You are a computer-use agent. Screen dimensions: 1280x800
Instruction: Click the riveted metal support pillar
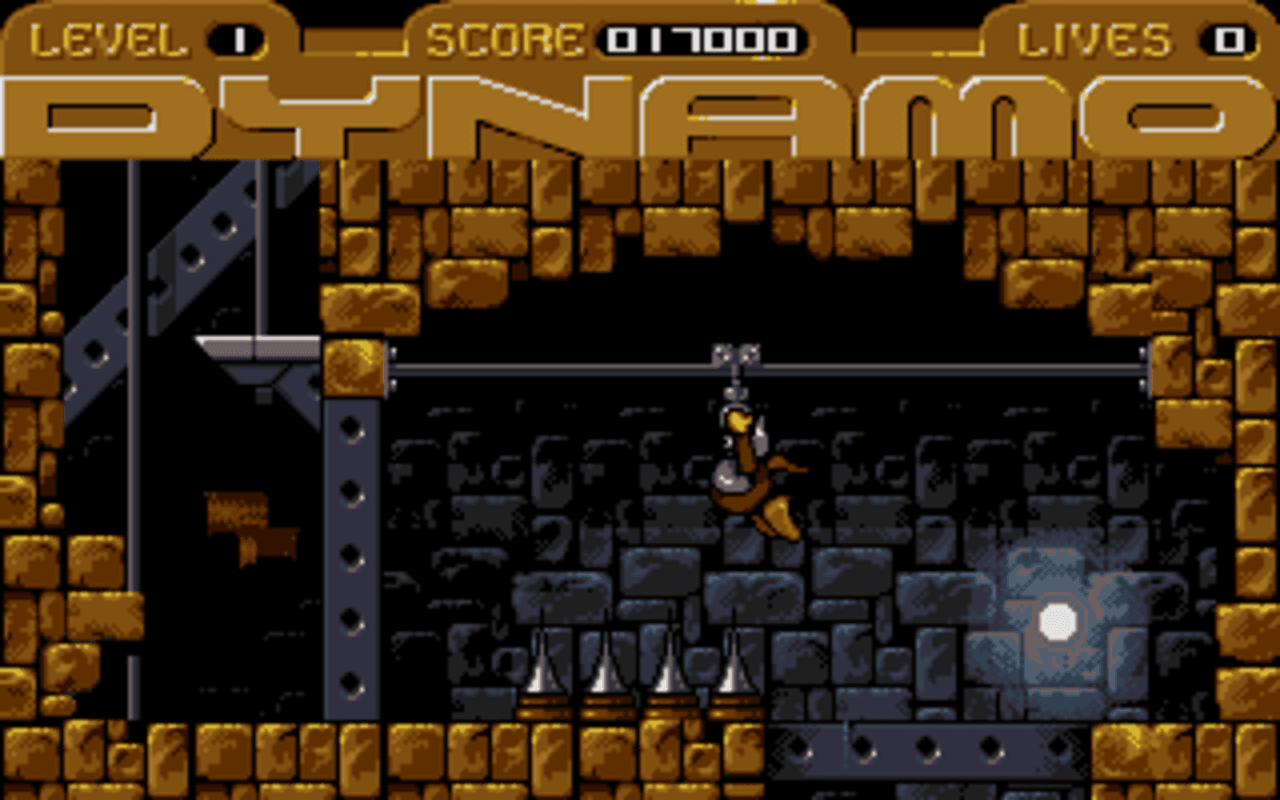350,550
